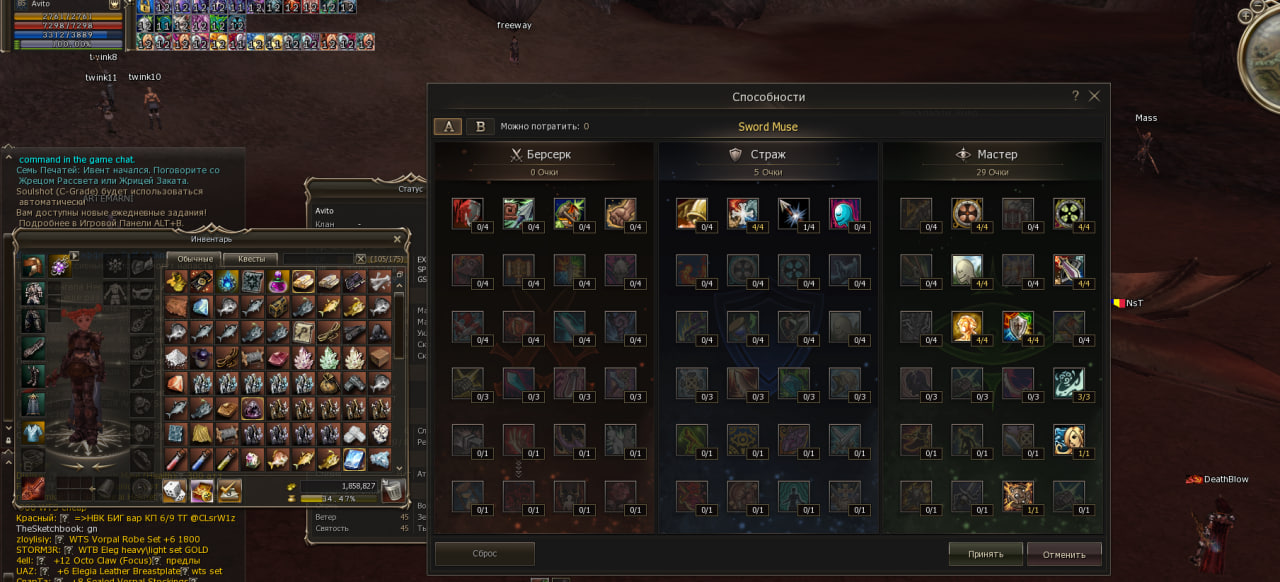Select the cyan mask Guardian ability

pos(845,213)
